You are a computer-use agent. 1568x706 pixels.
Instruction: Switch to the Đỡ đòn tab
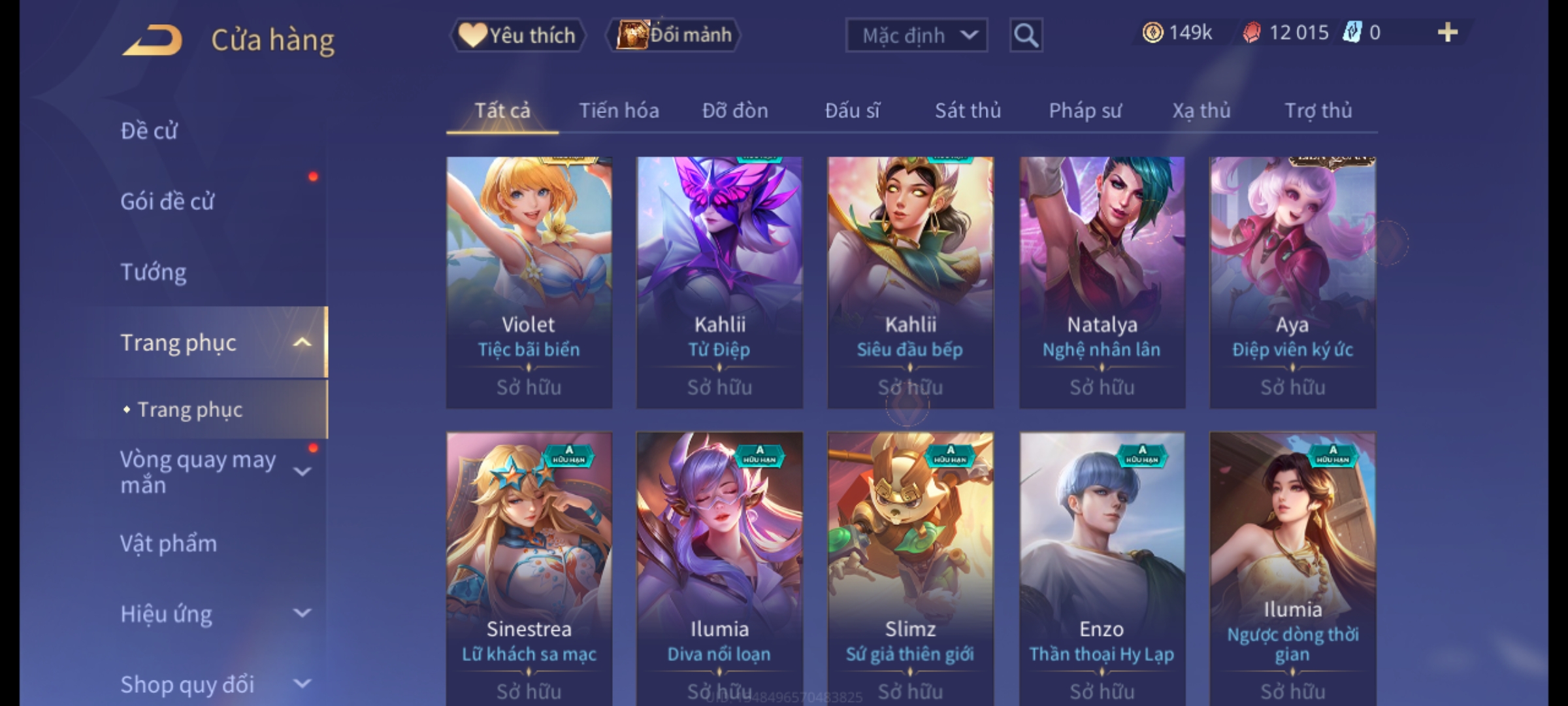click(735, 110)
